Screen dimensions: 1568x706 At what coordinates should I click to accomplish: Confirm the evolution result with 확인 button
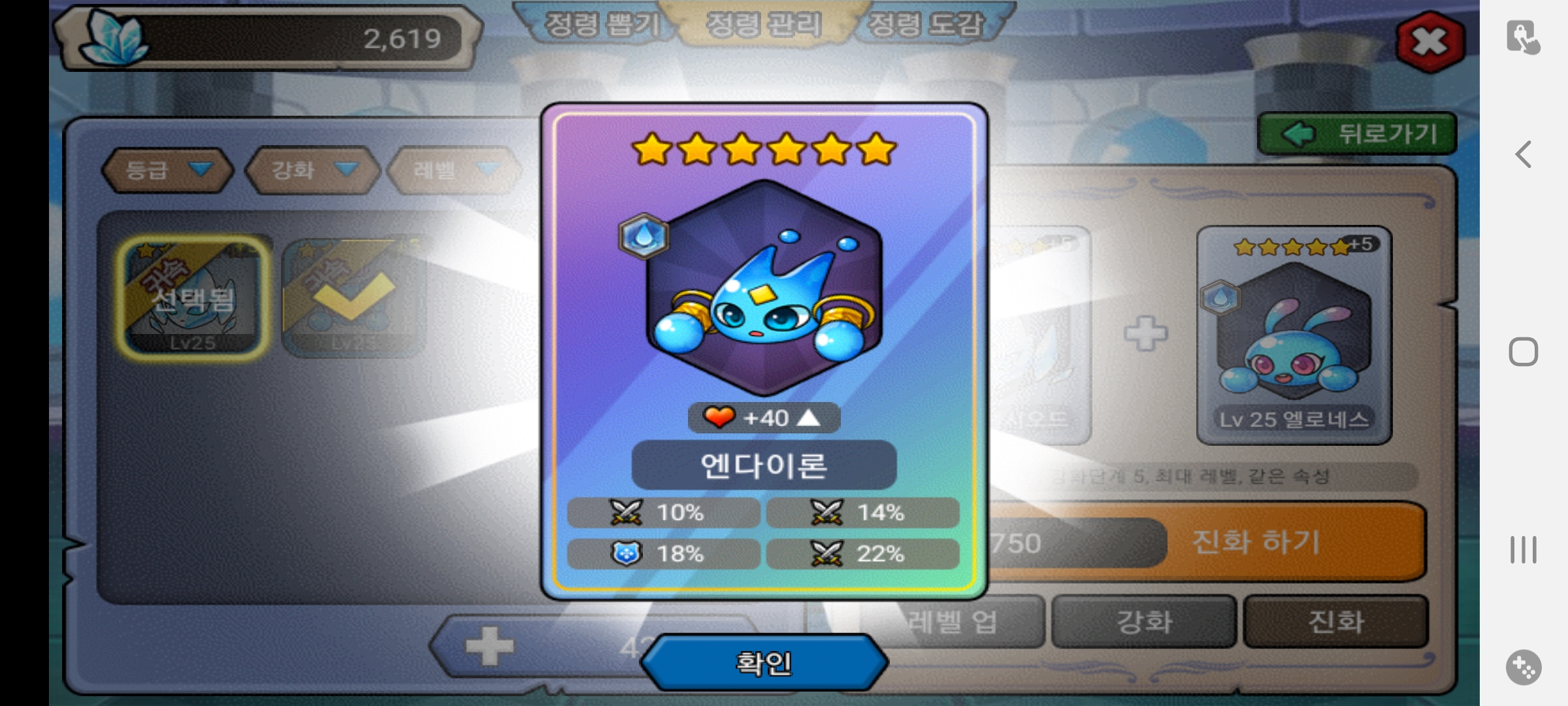click(x=764, y=663)
